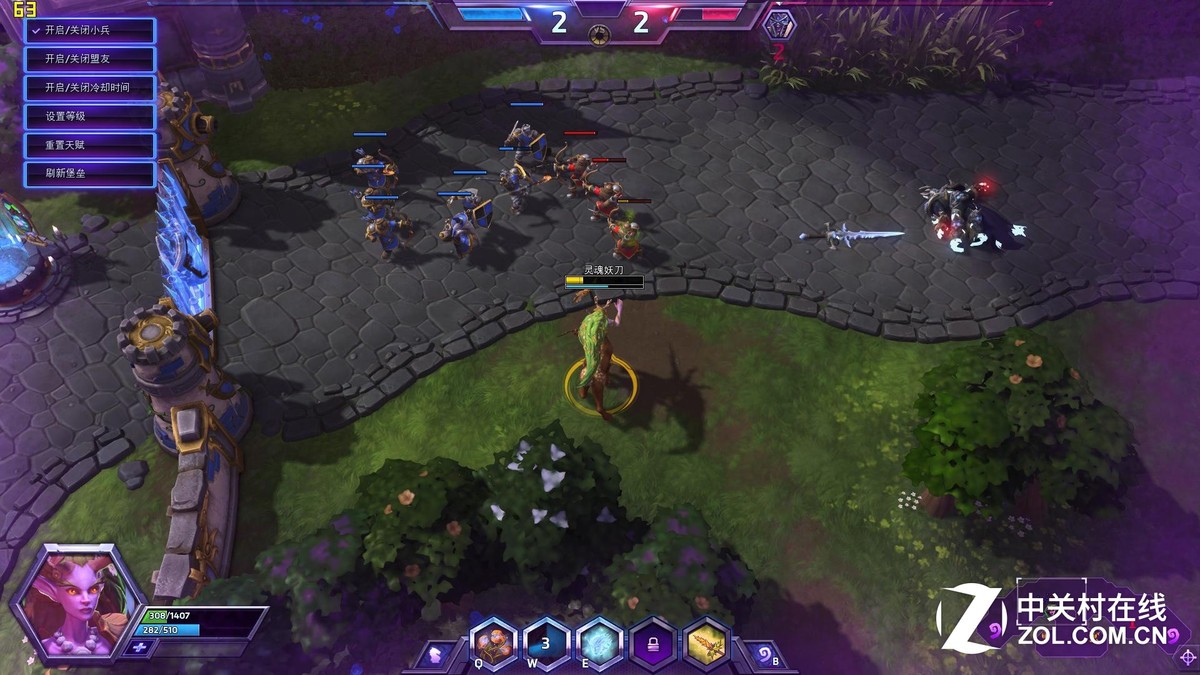Viewport: 1200px width, 675px height.
Task: Toggle the 开启/关闭冷却时间 cooldowns option
Action: (x=90, y=88)
